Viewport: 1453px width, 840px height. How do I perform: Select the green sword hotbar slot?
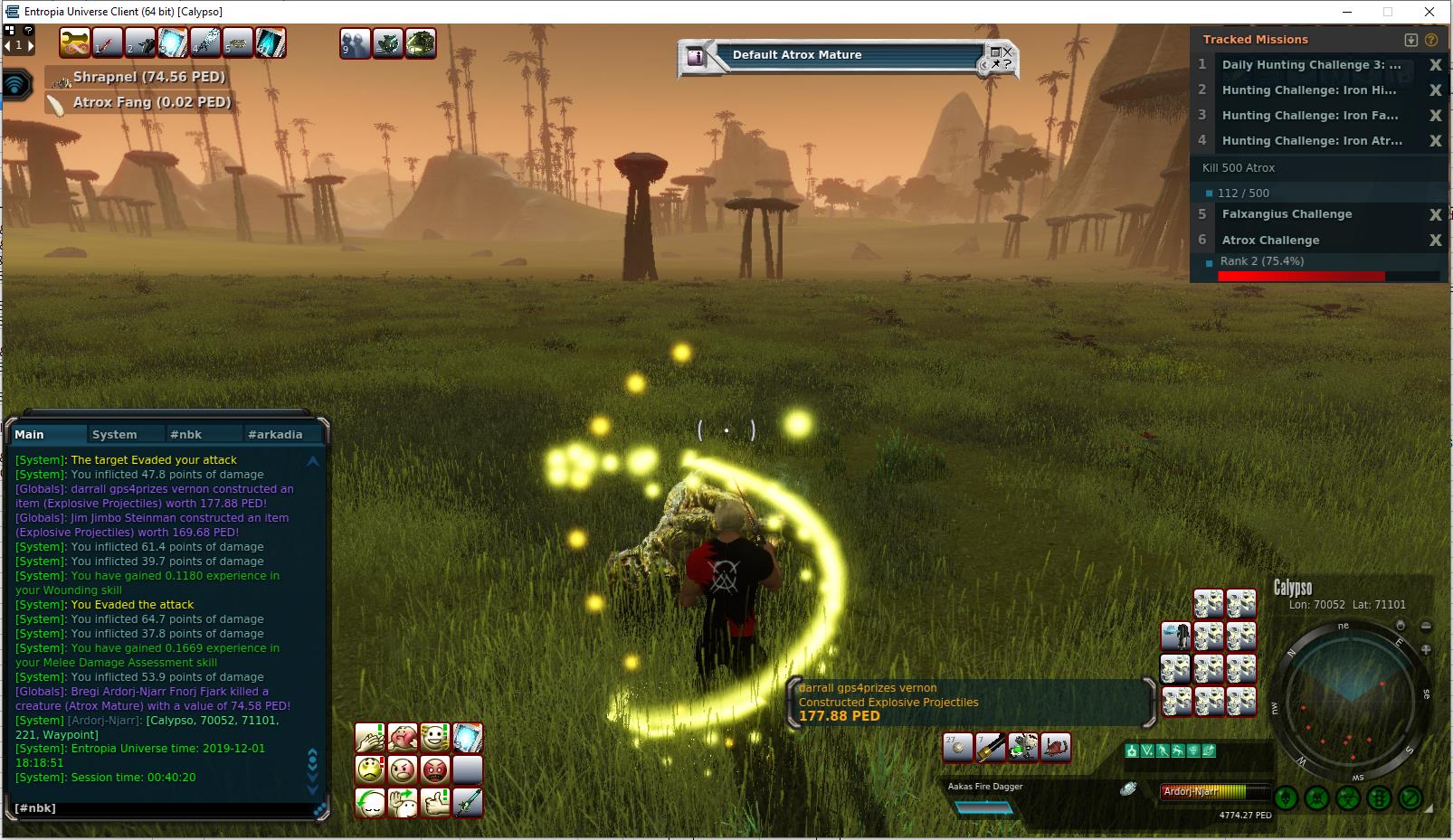pos(468,803)
